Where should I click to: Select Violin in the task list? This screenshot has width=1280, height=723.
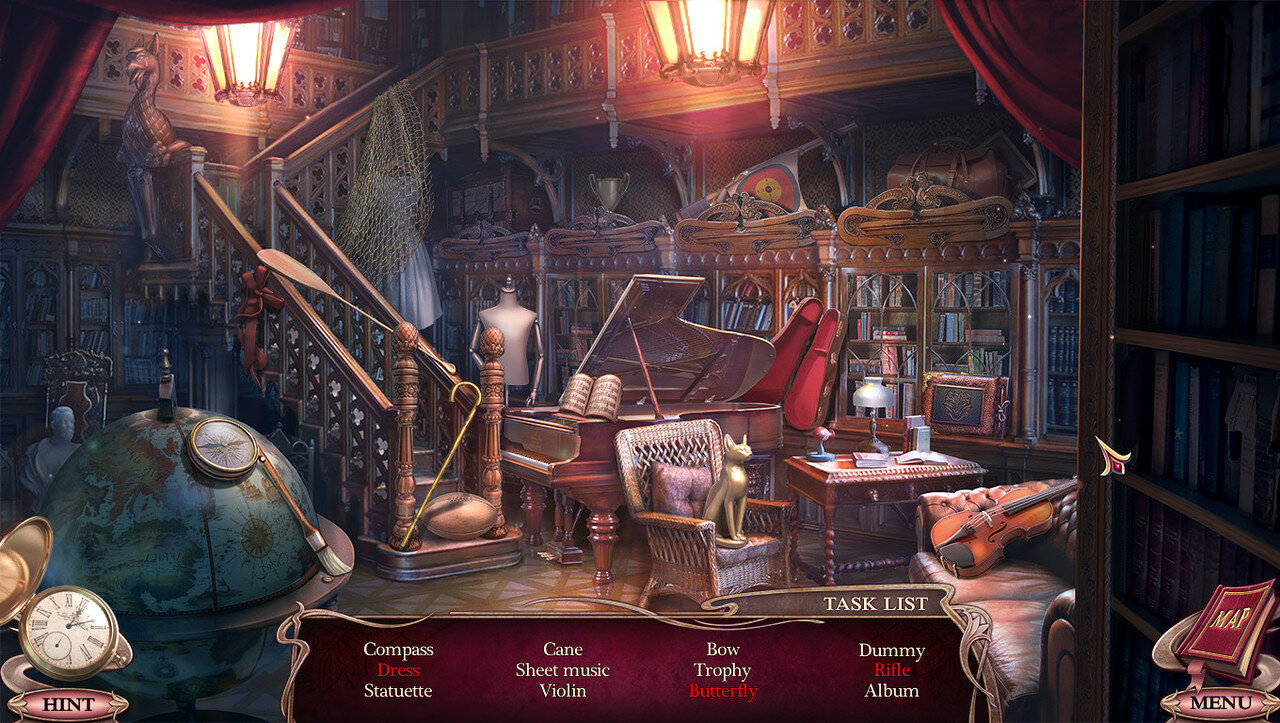562,691
